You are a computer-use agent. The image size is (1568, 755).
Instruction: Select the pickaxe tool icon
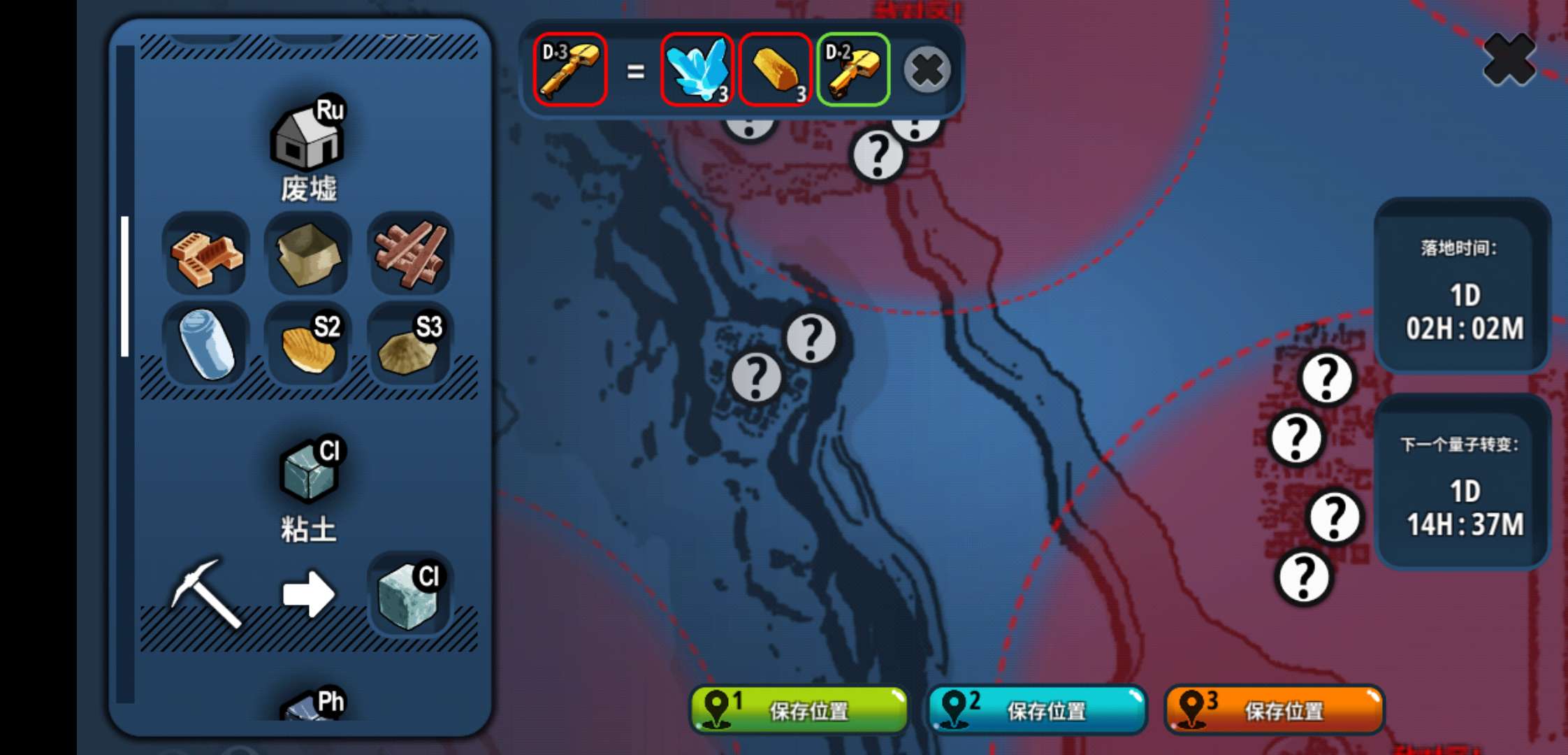pos(206,593)
